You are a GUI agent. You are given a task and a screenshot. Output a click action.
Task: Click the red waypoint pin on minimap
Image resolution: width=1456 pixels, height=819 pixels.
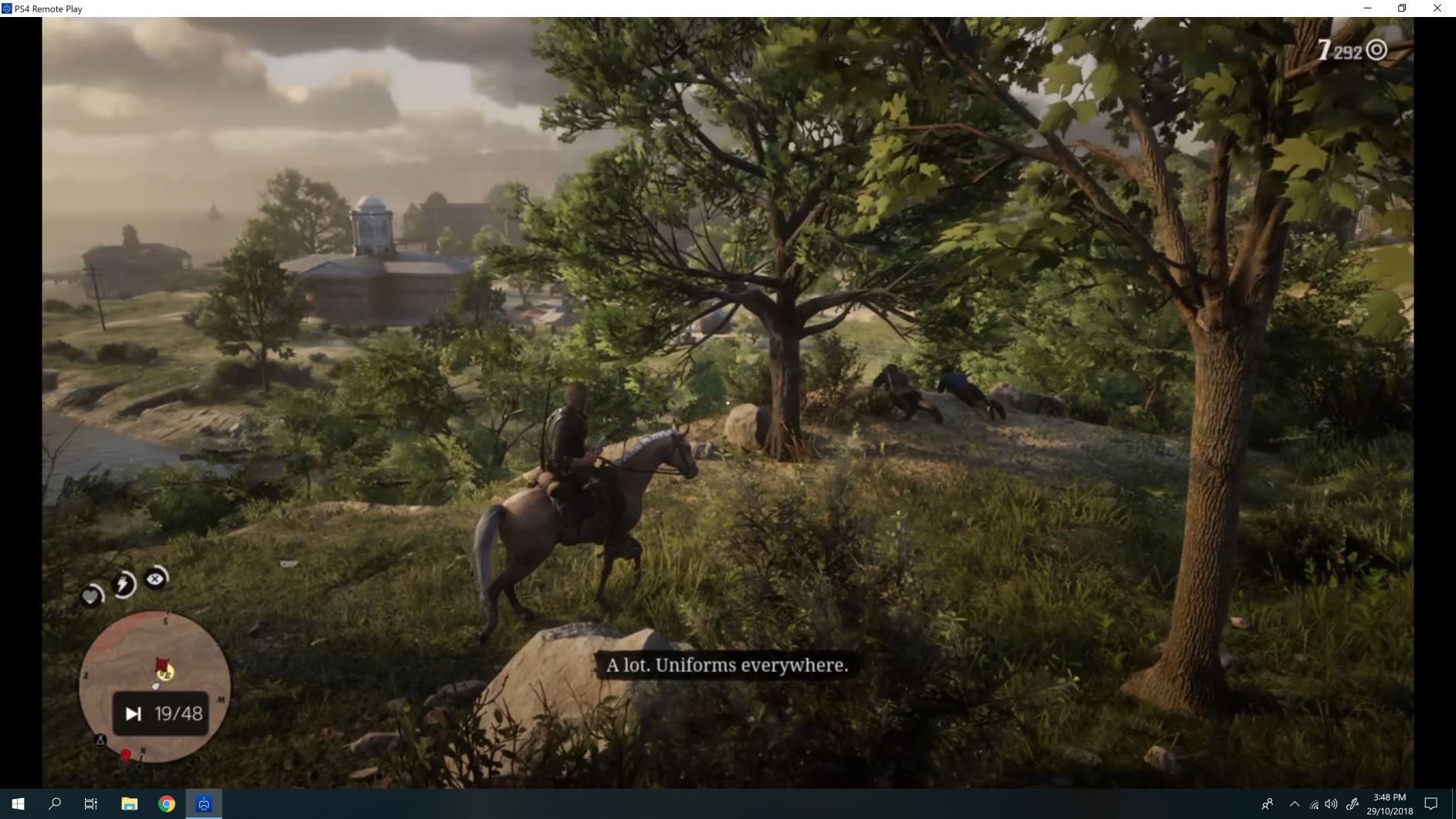click(125, 754)
